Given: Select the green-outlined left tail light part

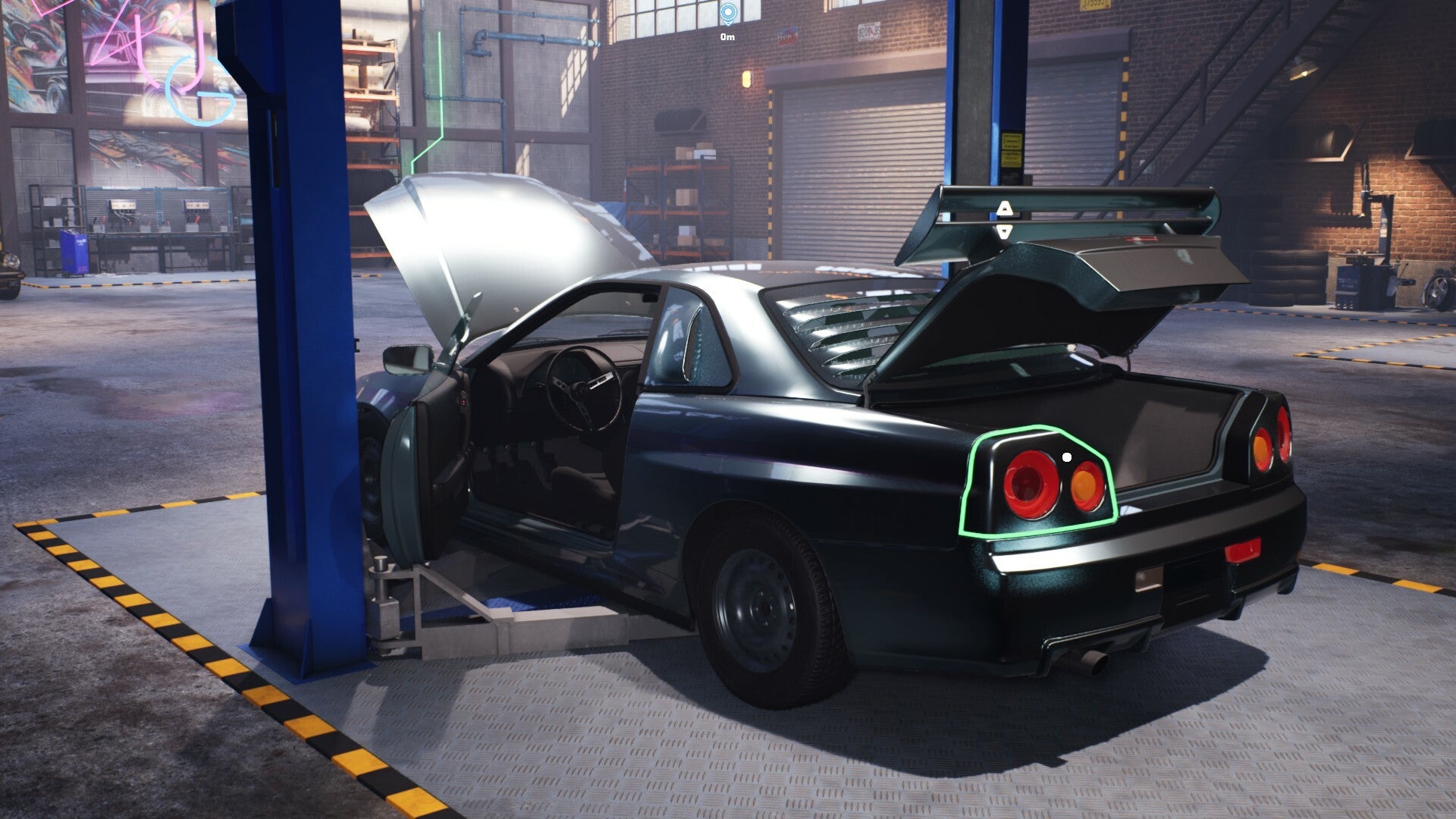Looking at the screenshot, I should click(x=1039, y=483).
